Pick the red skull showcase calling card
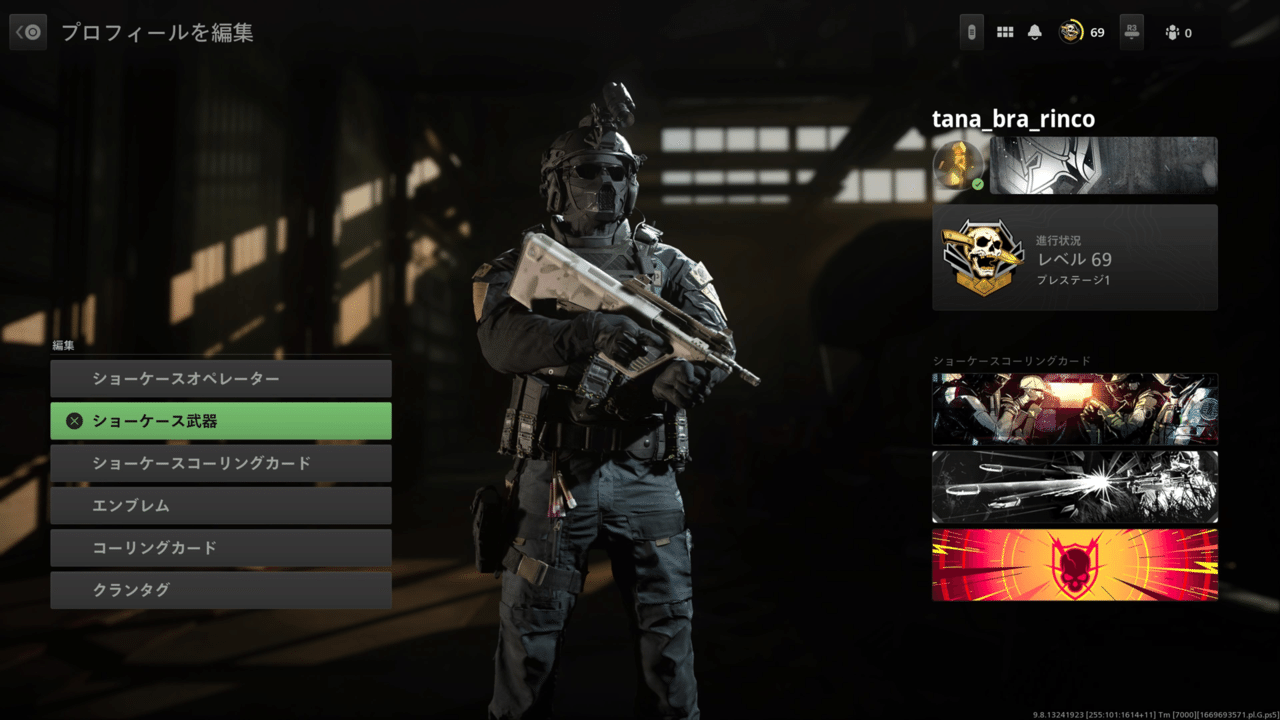Screen dimensions: 1280x720 click(1075, 565)
